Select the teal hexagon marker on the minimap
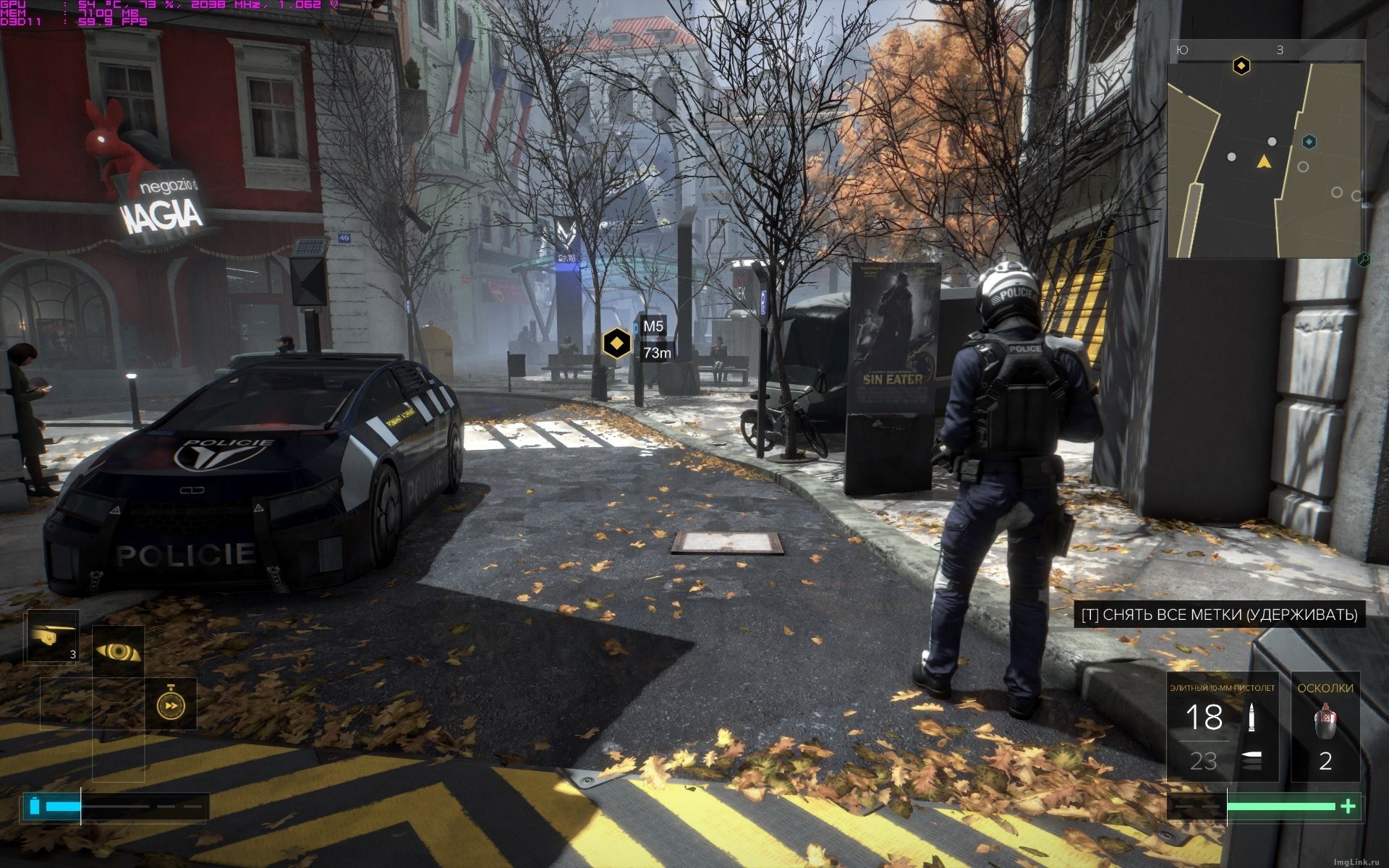 tap(1309, 142)
